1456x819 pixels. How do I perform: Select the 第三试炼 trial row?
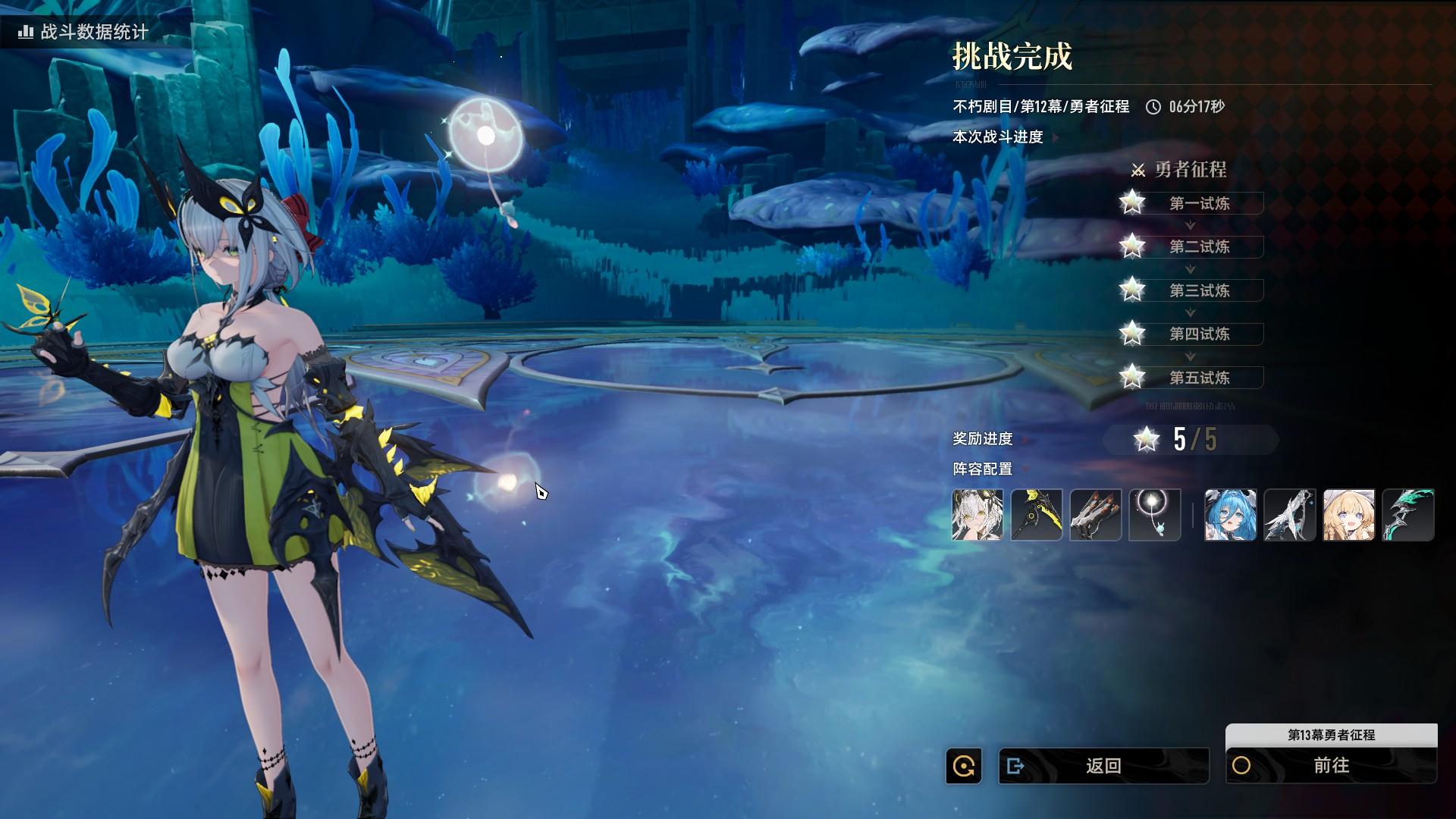tap(1198, 290)
